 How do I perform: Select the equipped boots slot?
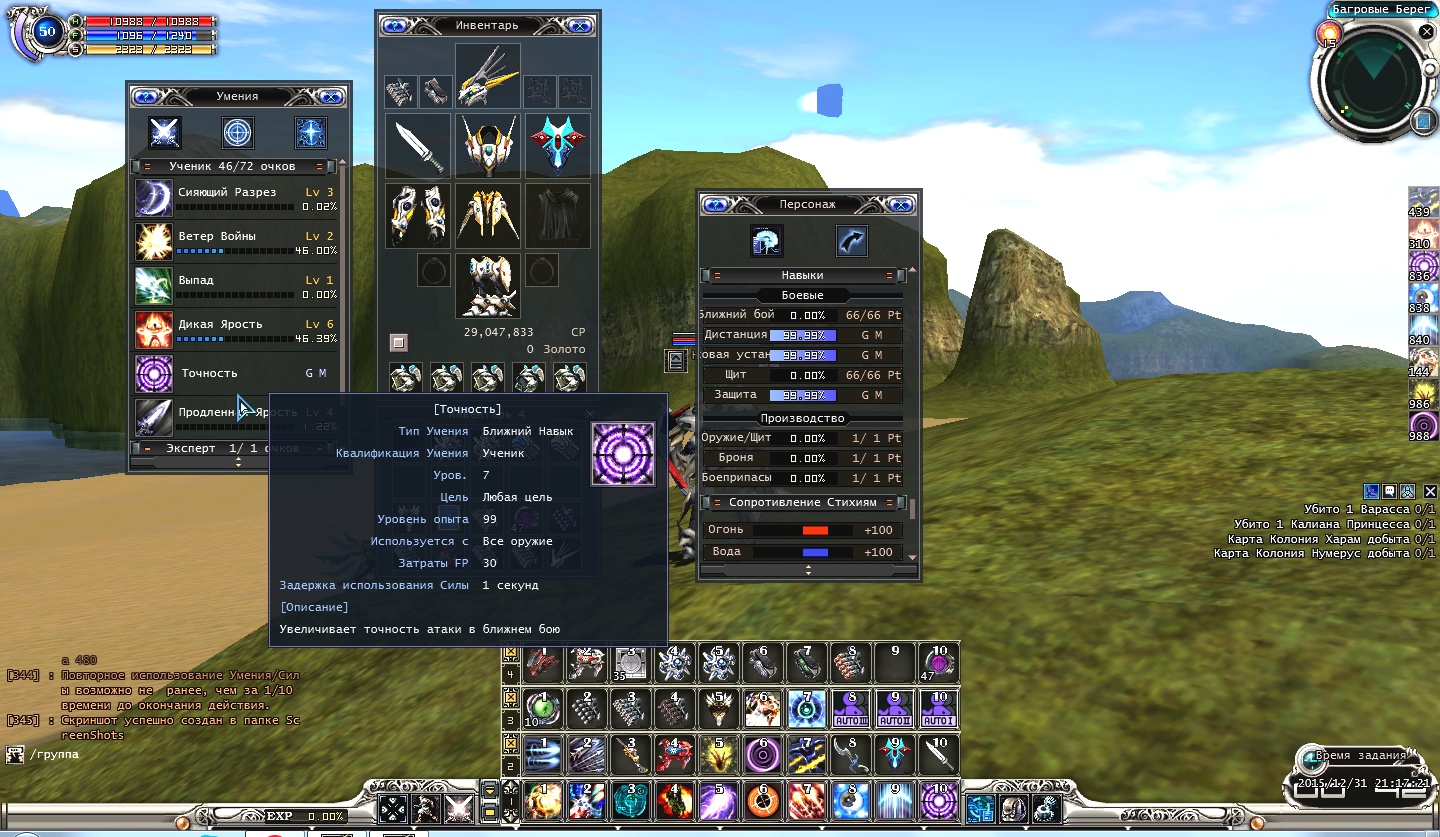click(x=488, y=285)
